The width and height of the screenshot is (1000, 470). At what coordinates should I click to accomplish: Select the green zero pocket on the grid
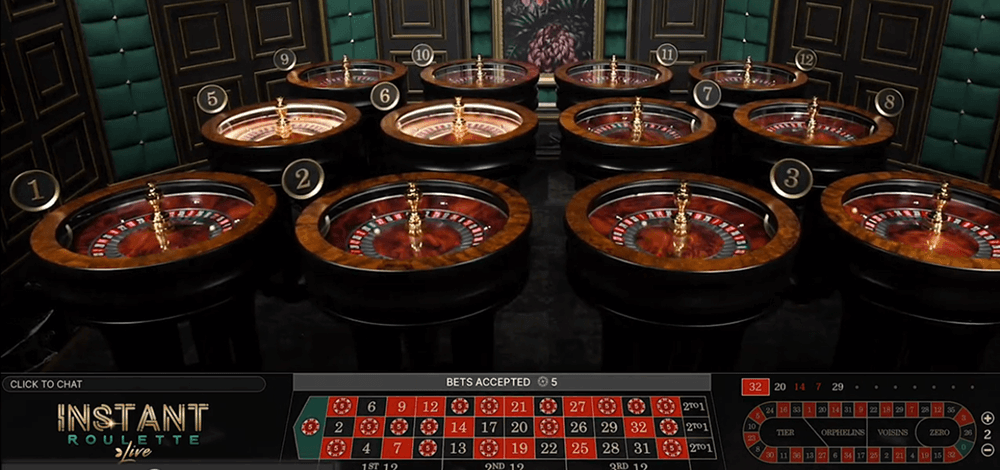click(312, 427)
